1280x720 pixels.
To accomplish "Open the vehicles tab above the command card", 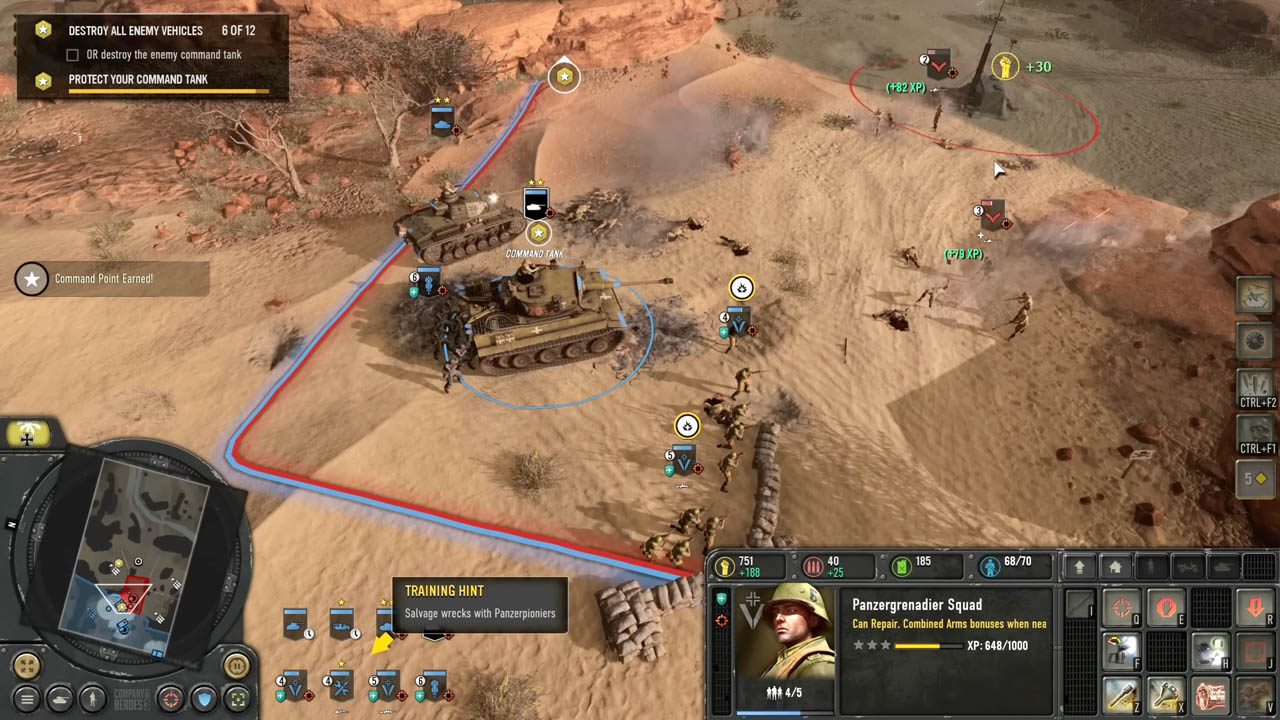I will [1188, 567].
